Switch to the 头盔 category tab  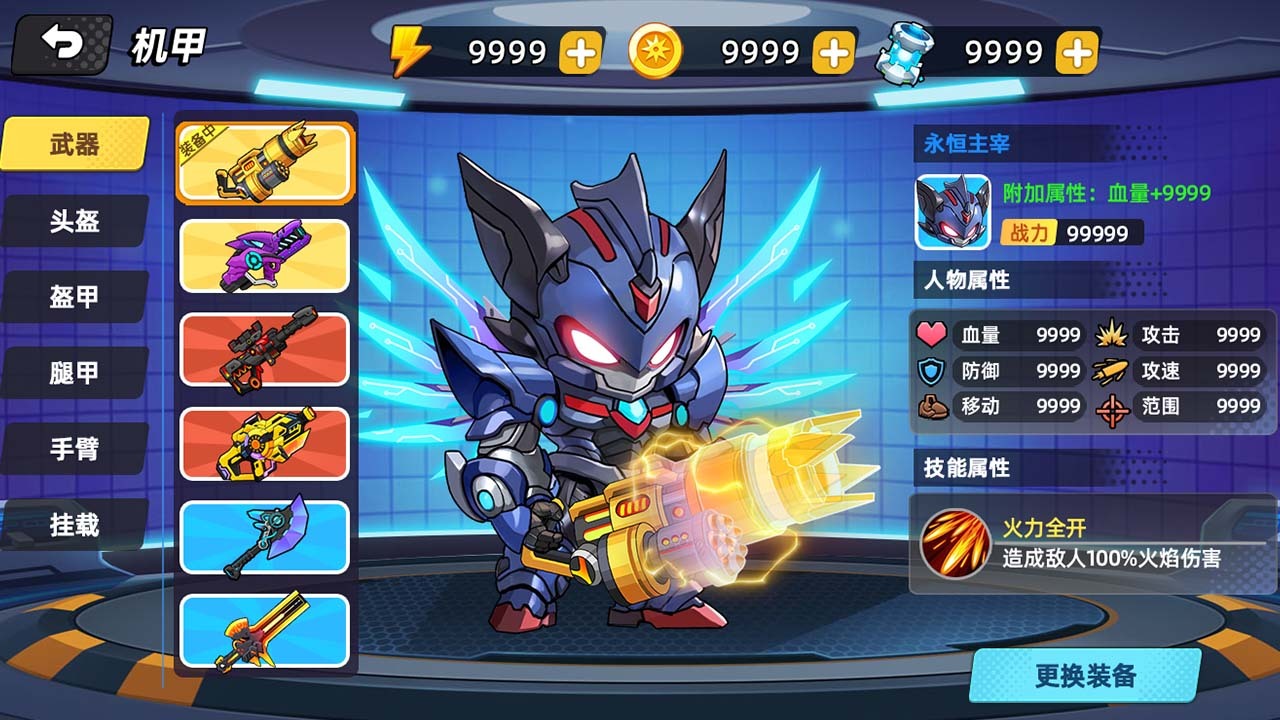(74, 221)
